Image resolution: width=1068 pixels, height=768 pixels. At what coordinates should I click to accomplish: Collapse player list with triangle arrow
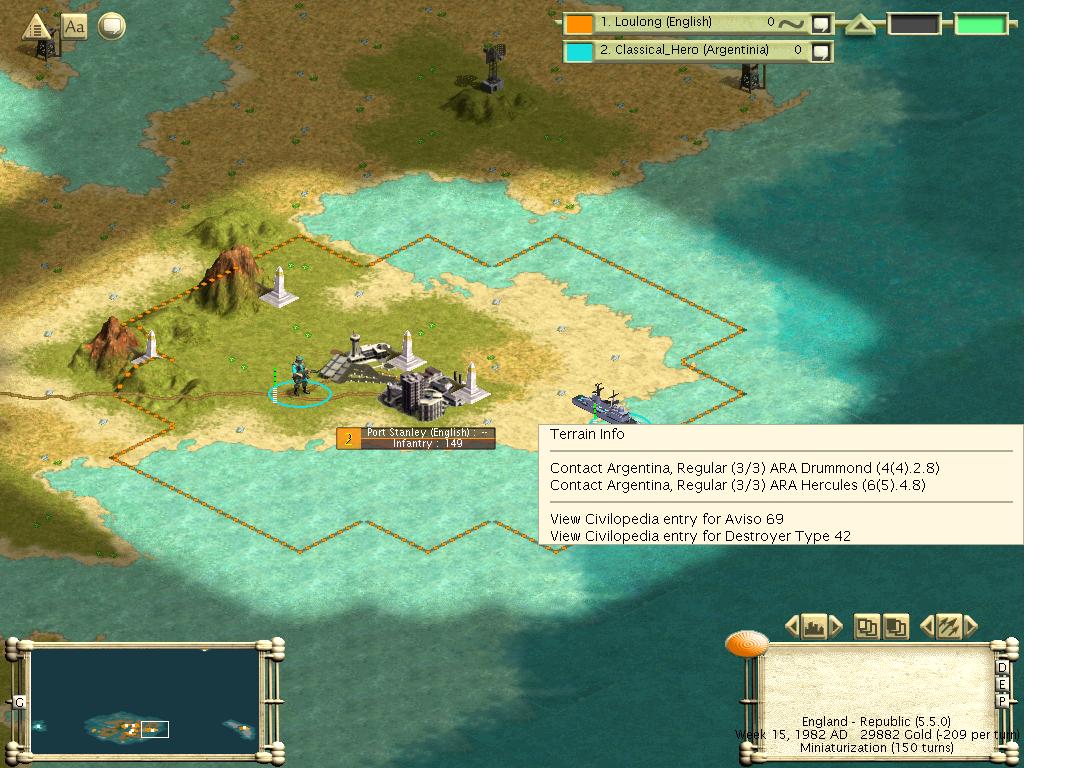click(860, 25)
